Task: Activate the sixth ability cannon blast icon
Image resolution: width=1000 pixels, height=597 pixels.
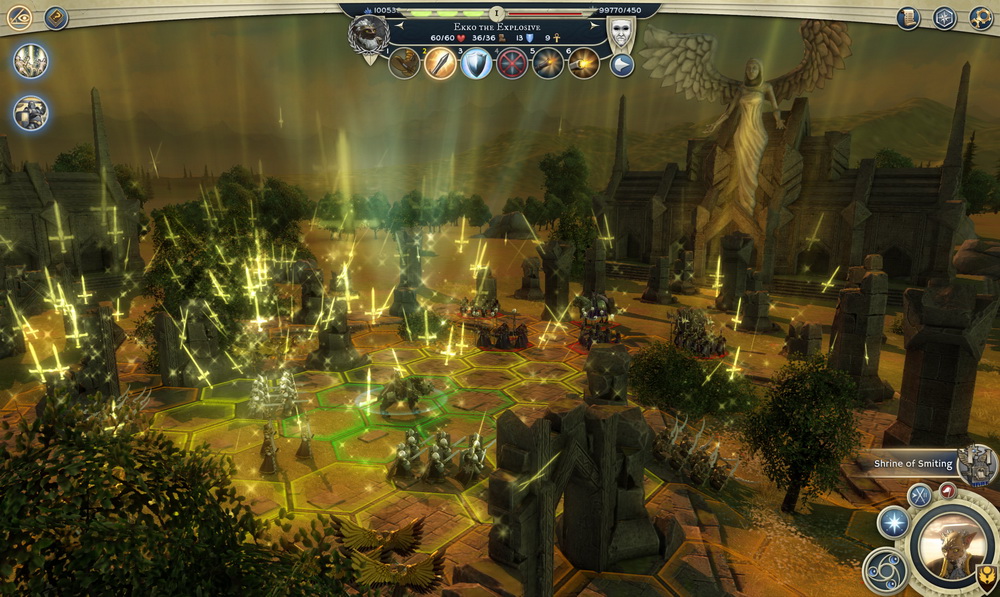Action: point(584,63)
